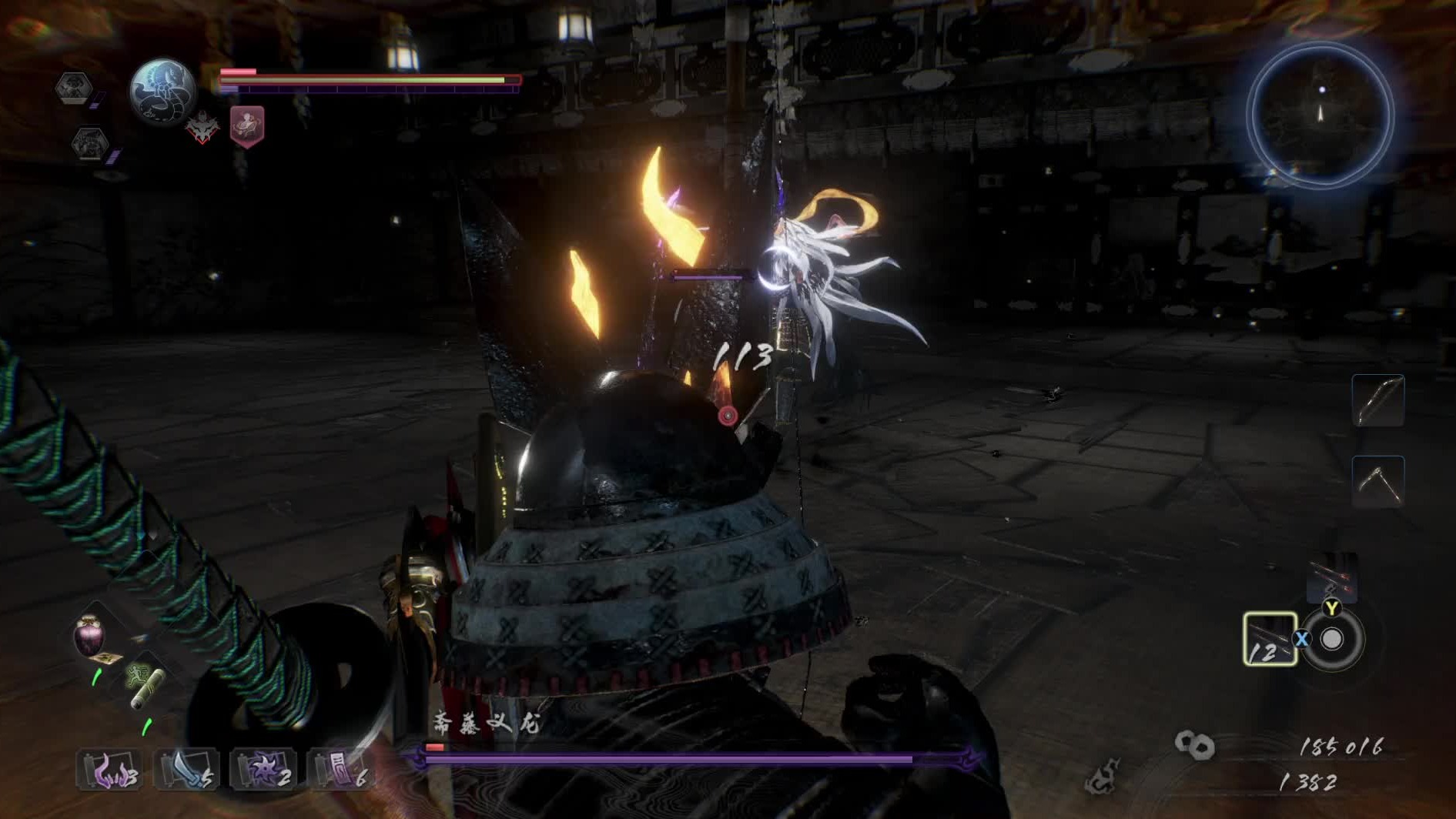The image size is (1456, 819).
Task: Use the green running-figure scroll item
Action: (145, 684)
